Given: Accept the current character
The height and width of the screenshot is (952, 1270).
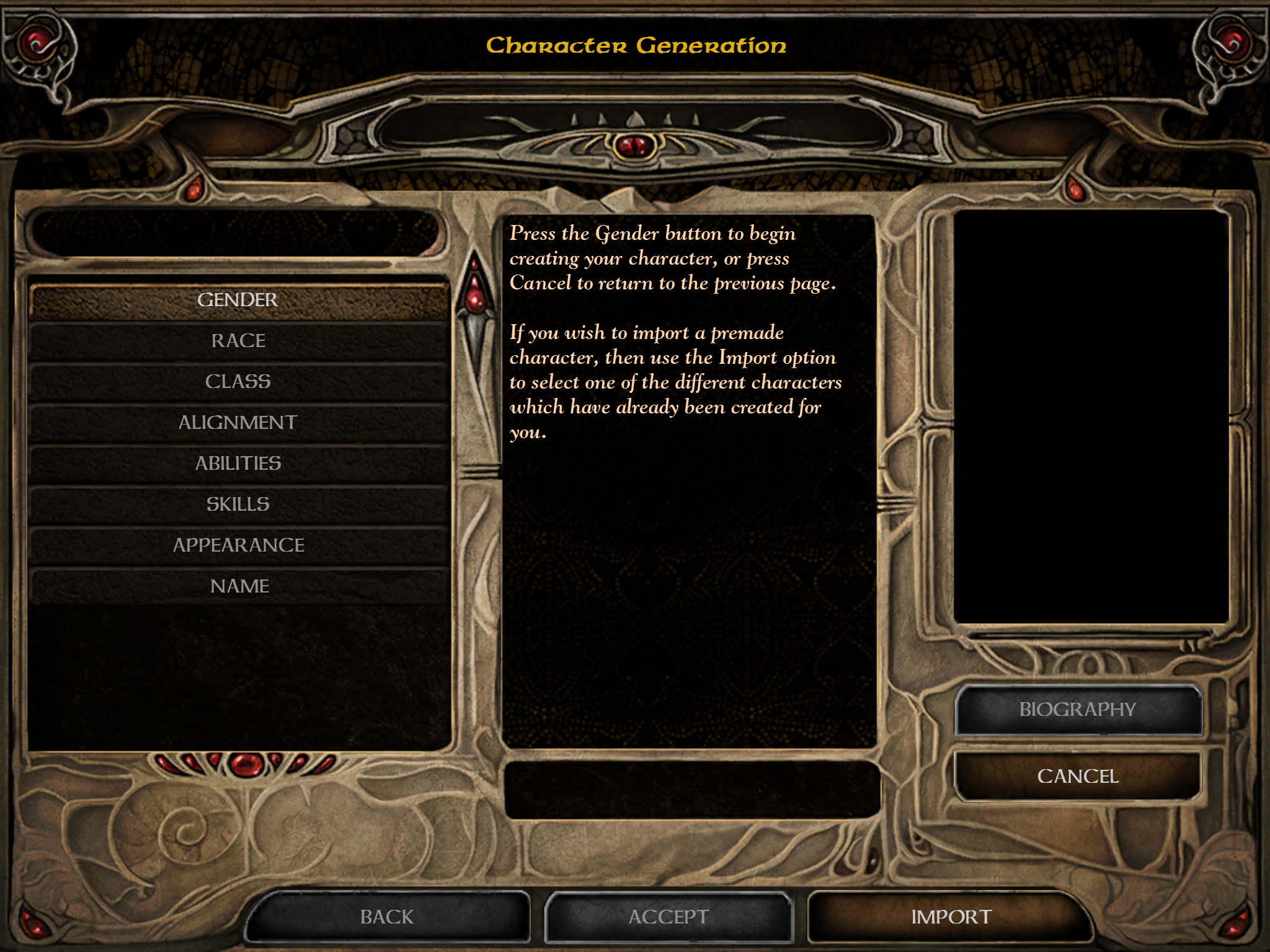Looking at the screenshot, I should (x=668, y=917).
